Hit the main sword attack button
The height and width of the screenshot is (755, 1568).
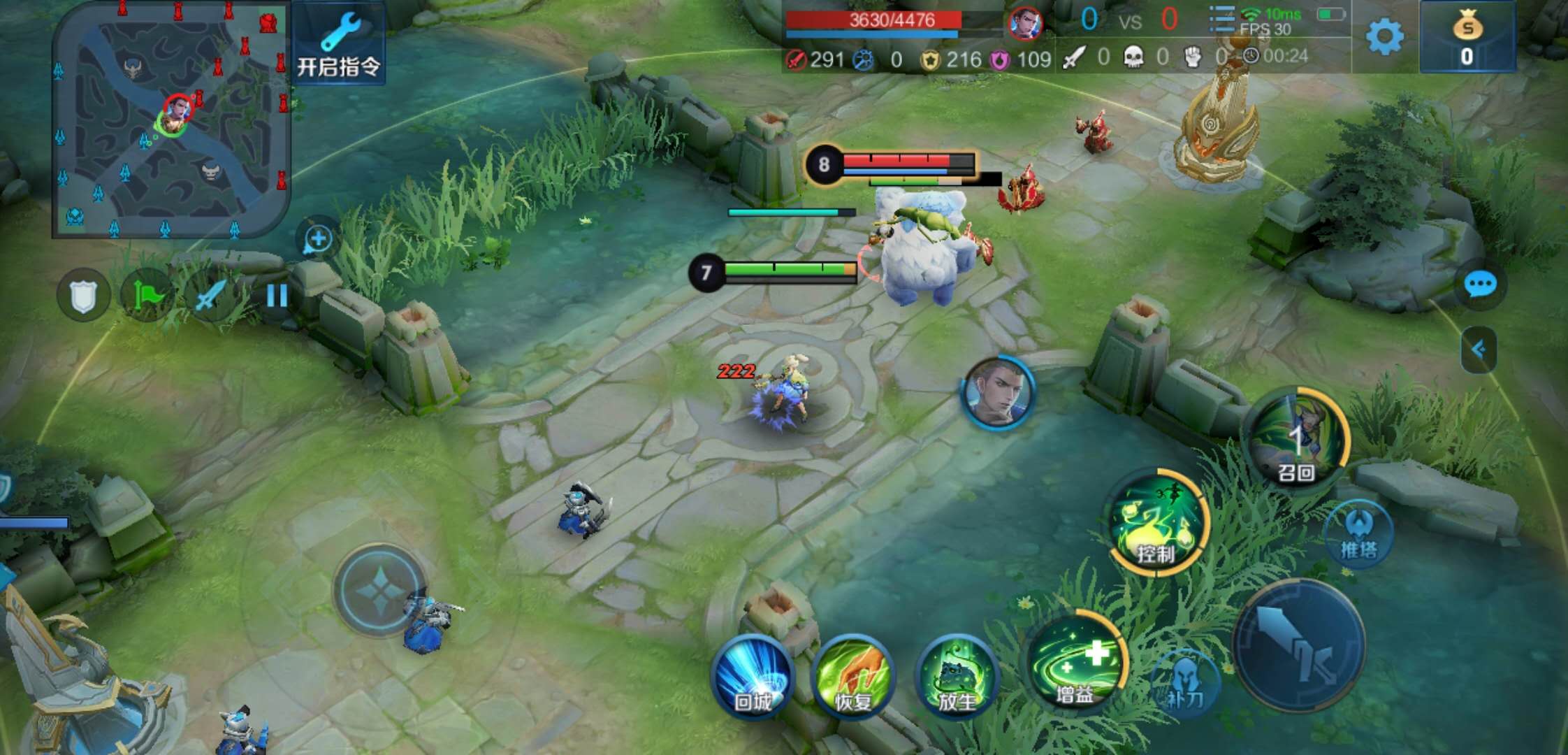coord(1298,646)
